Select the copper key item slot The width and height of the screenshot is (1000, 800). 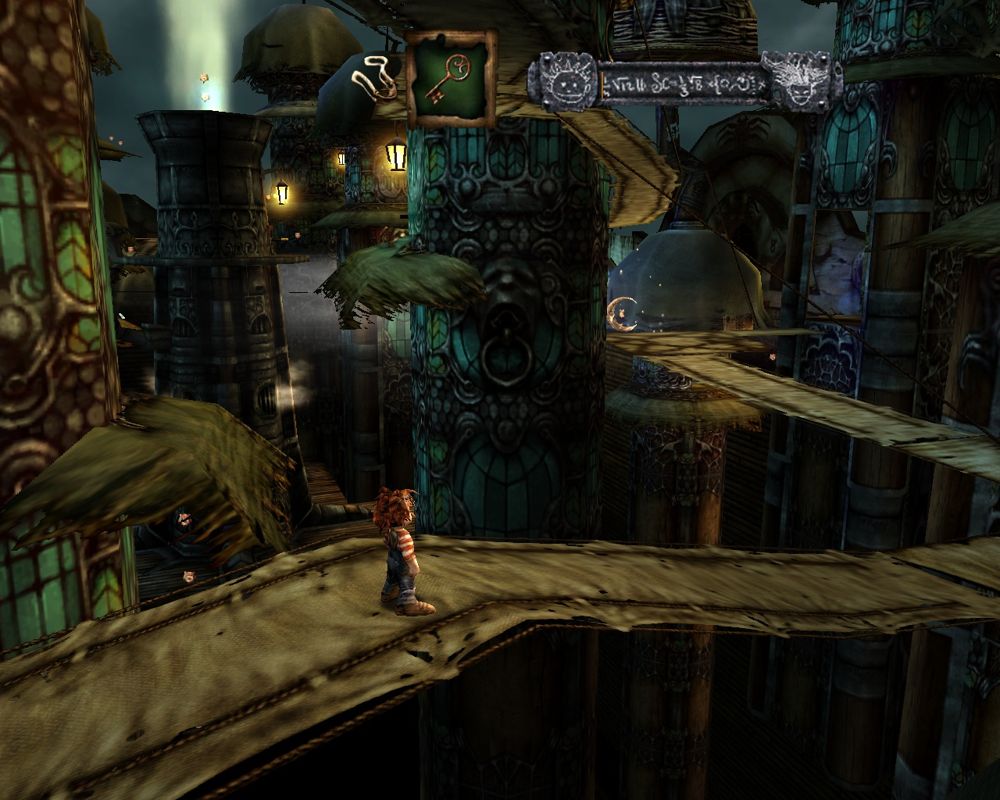pyautogui.click(x=450, y=79)
